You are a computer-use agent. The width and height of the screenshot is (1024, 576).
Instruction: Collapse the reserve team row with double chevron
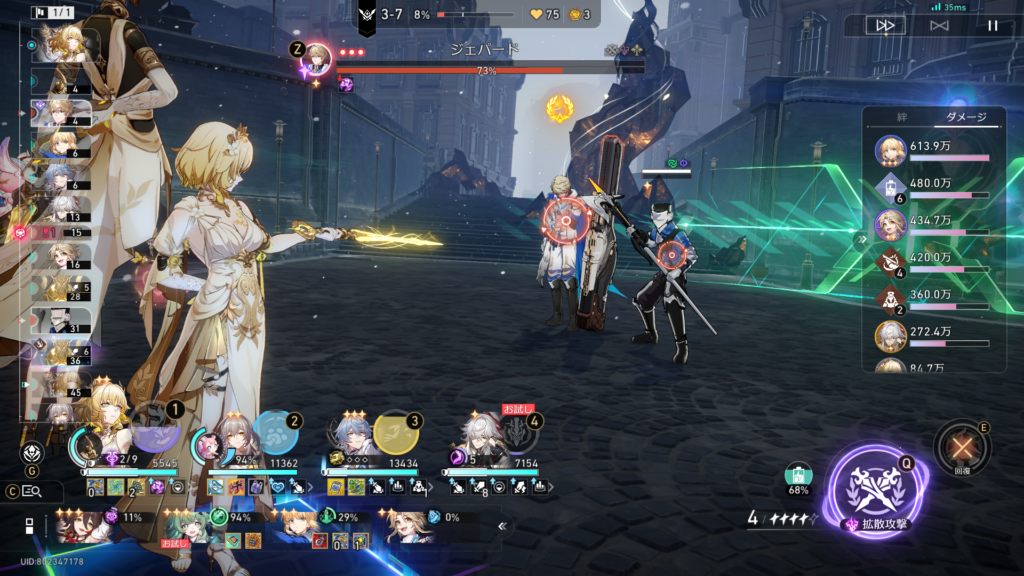(502, 526)
